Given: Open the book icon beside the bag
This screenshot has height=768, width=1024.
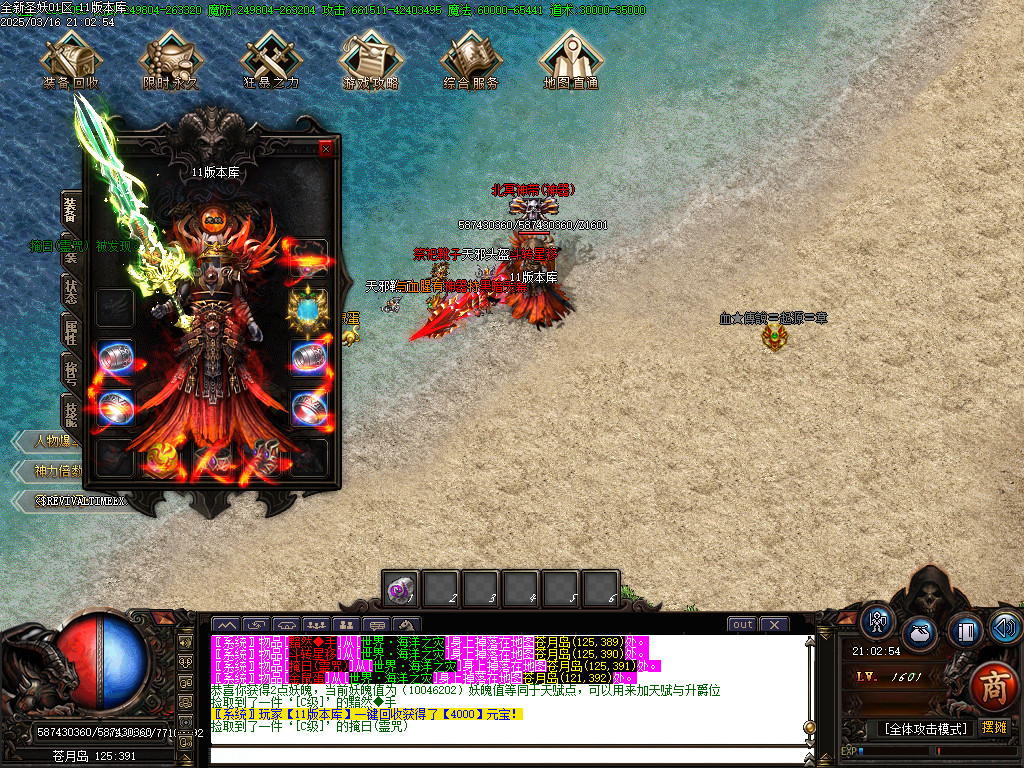Looking at the screenshot, I should pos(964,631).
